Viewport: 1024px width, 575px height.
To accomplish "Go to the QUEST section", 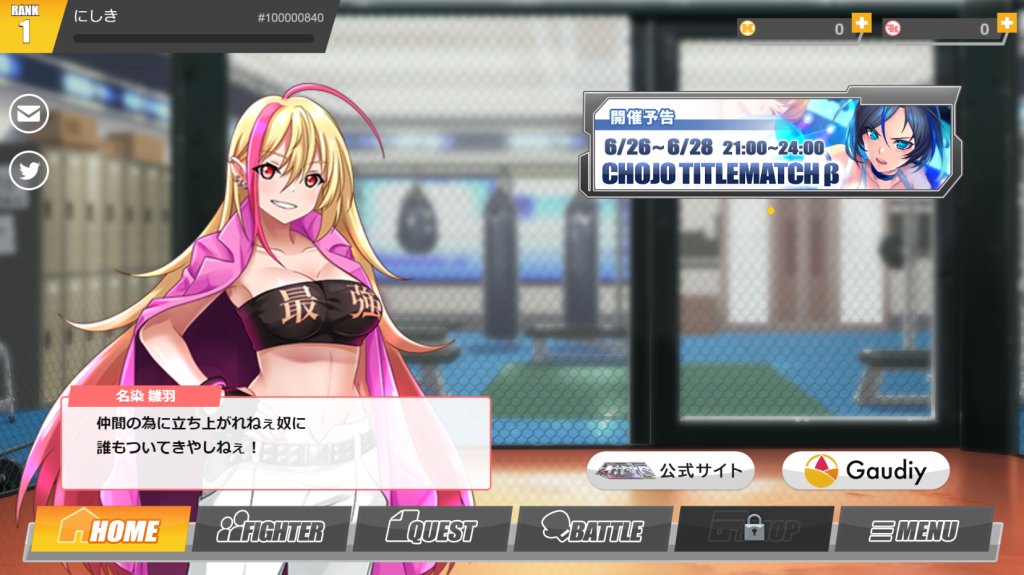I will [x=432, y=530].
